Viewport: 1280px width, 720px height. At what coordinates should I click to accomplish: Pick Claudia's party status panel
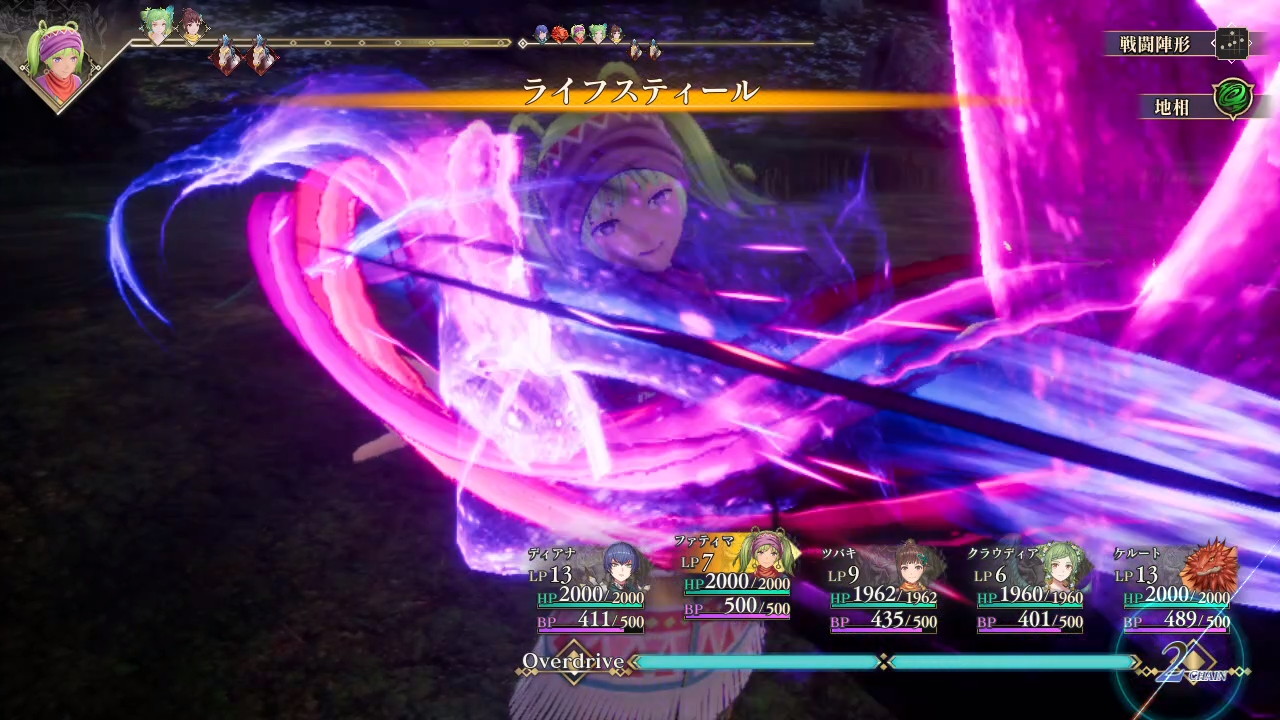[1030, 590]
